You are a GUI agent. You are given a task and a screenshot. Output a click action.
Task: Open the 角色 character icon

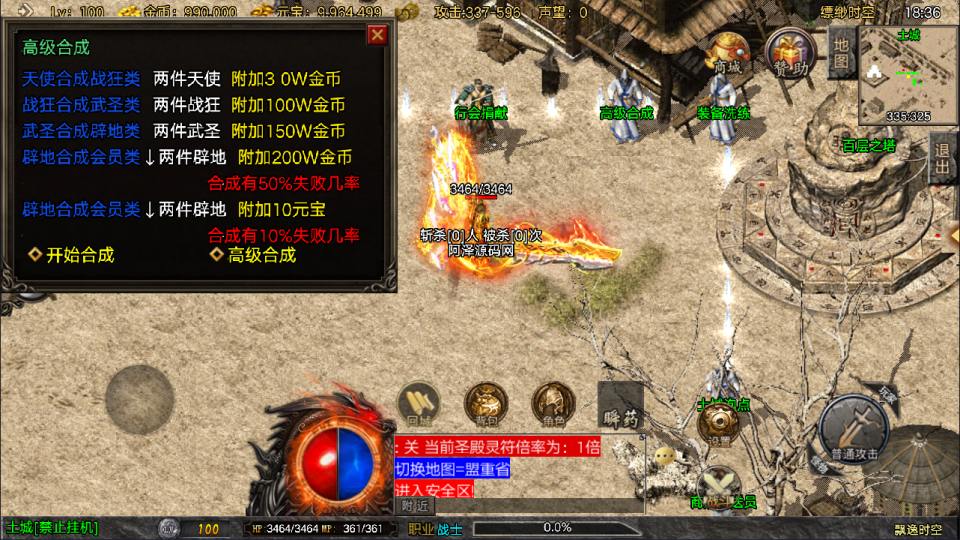[x=551, y=403]
